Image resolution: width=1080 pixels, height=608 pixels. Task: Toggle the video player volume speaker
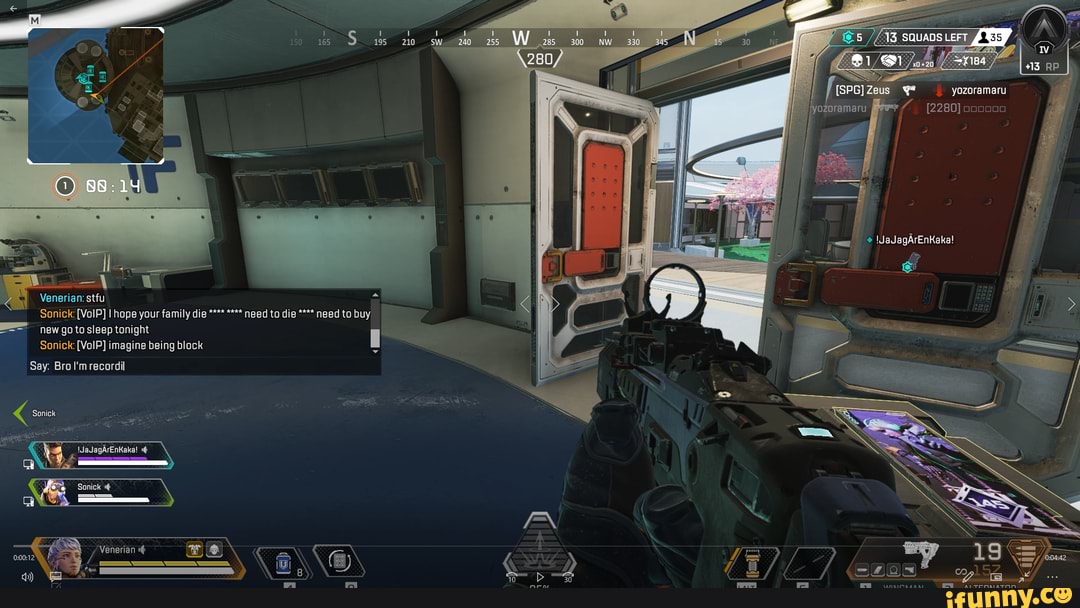point(27,577)
